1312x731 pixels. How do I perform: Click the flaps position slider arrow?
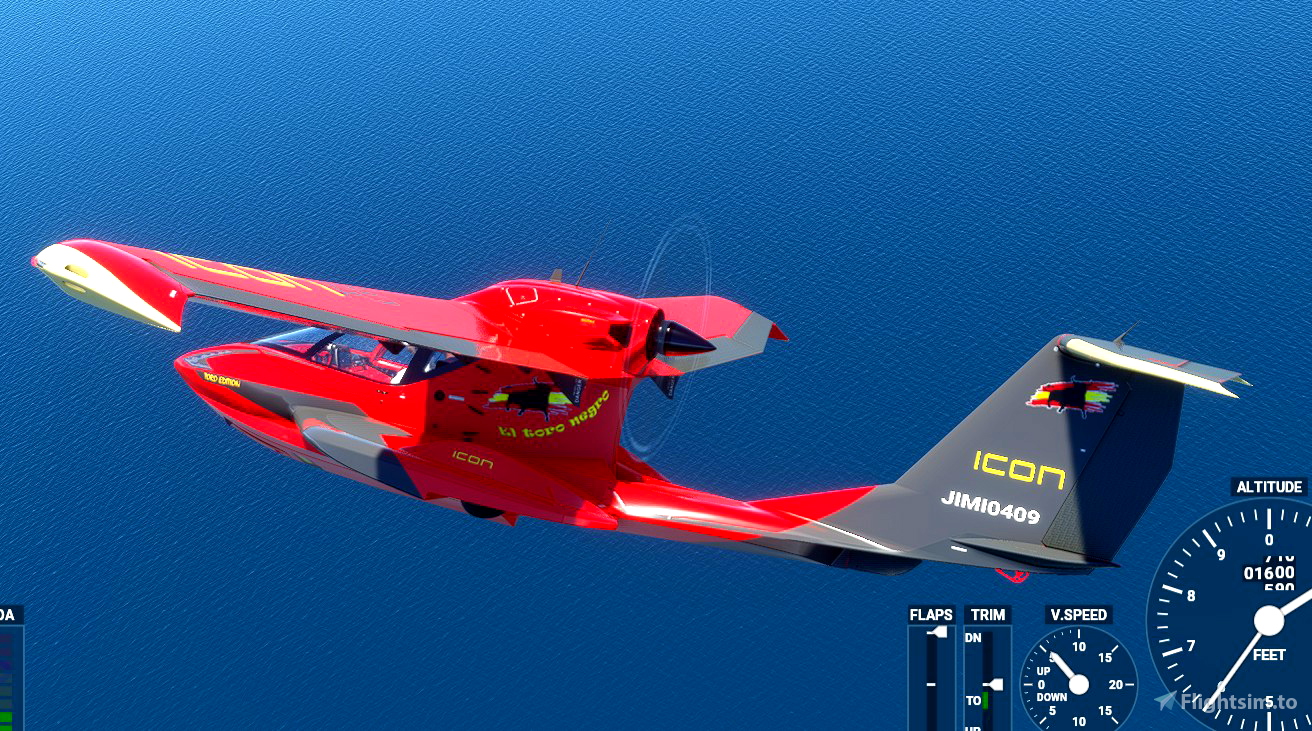938,633
